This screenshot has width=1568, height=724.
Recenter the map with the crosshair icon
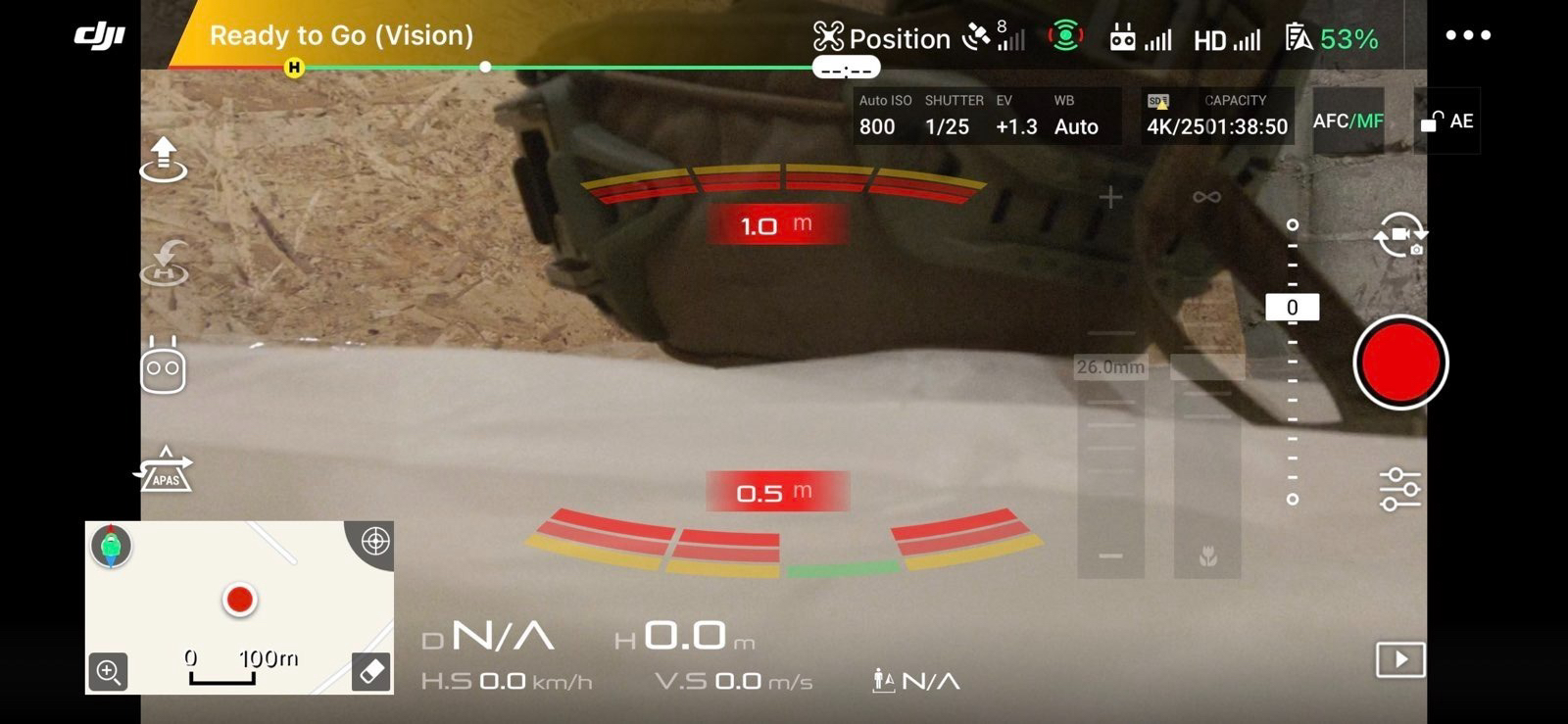tap(374, 542)
